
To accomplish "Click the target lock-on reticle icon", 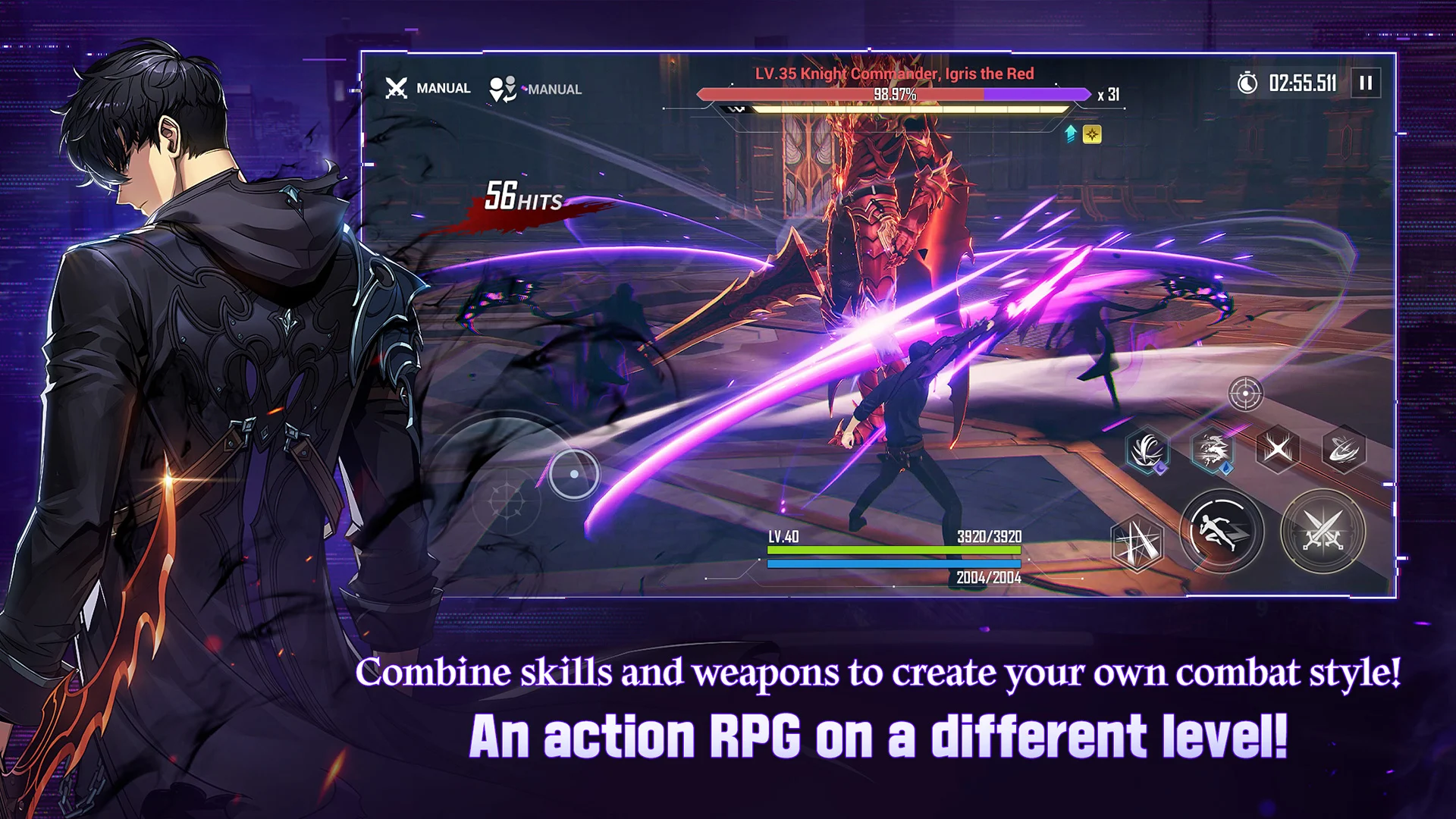I will (1246, 393).
